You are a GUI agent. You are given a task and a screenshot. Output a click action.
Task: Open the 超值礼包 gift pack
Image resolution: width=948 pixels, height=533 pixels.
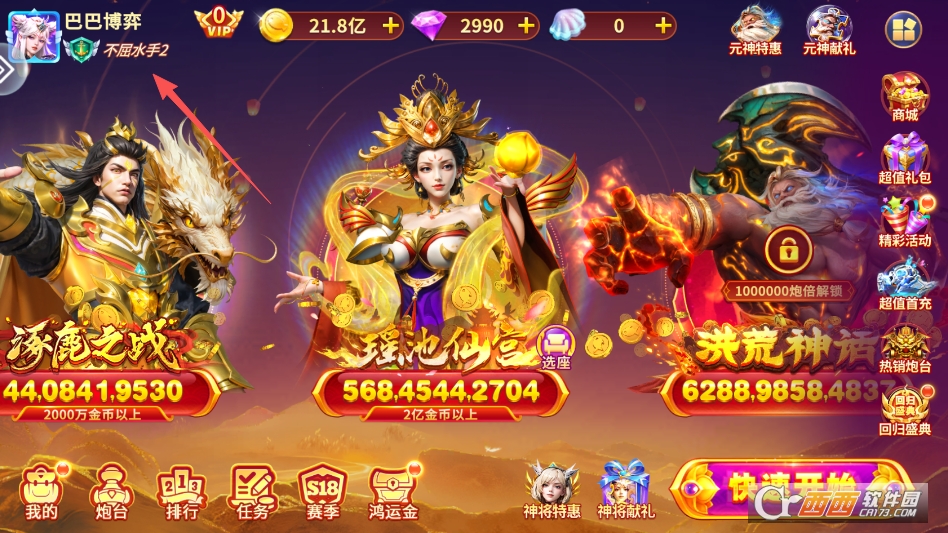tap(905, 160)
